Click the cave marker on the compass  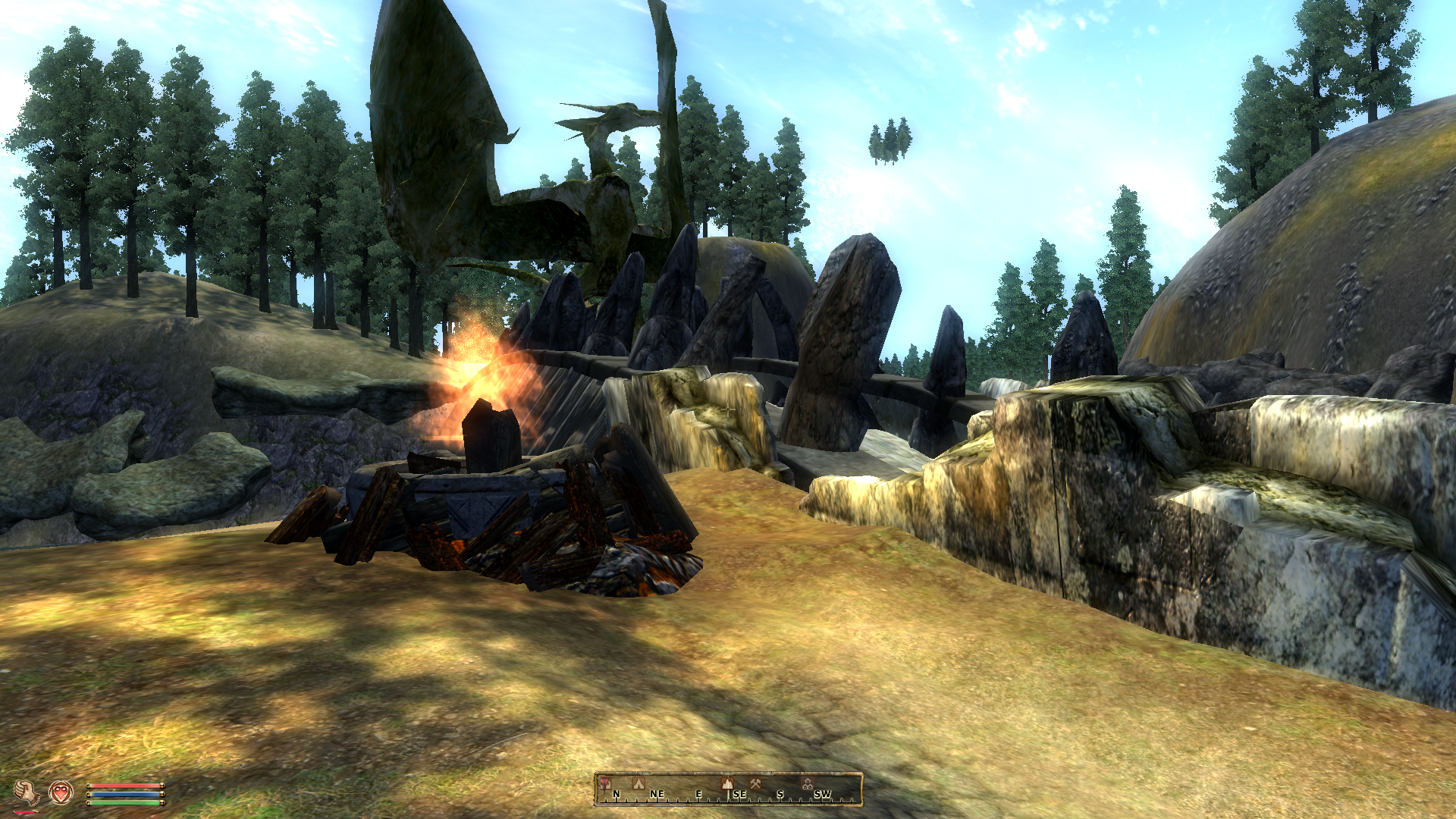727,783
